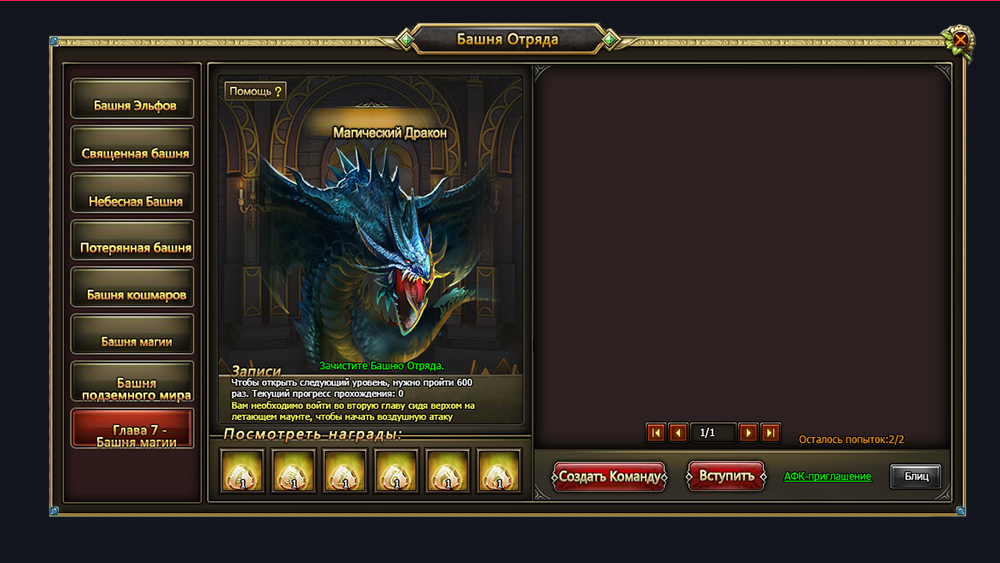1000x563 pixels.
Task: Click the Помощь ? help button
Action: point(255,91)
